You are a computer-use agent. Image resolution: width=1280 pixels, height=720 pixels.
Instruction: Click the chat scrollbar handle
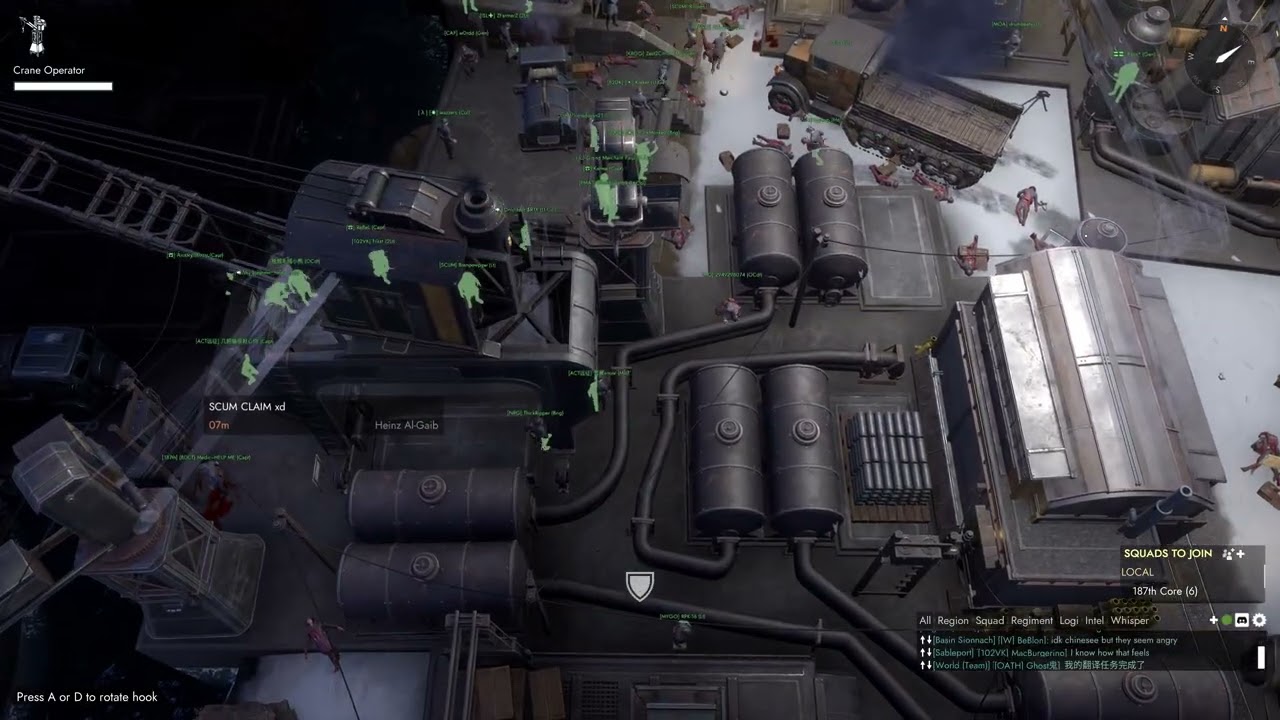[x=1261, y=657]
